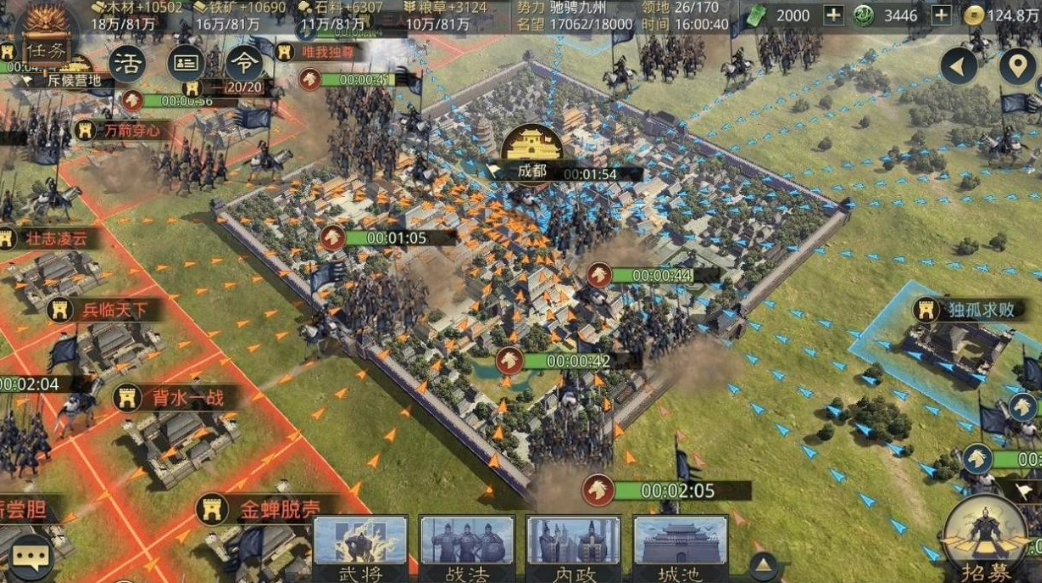Add more green jade tickets with plus button
This screenshot has width=1042, height=583.
833,15
